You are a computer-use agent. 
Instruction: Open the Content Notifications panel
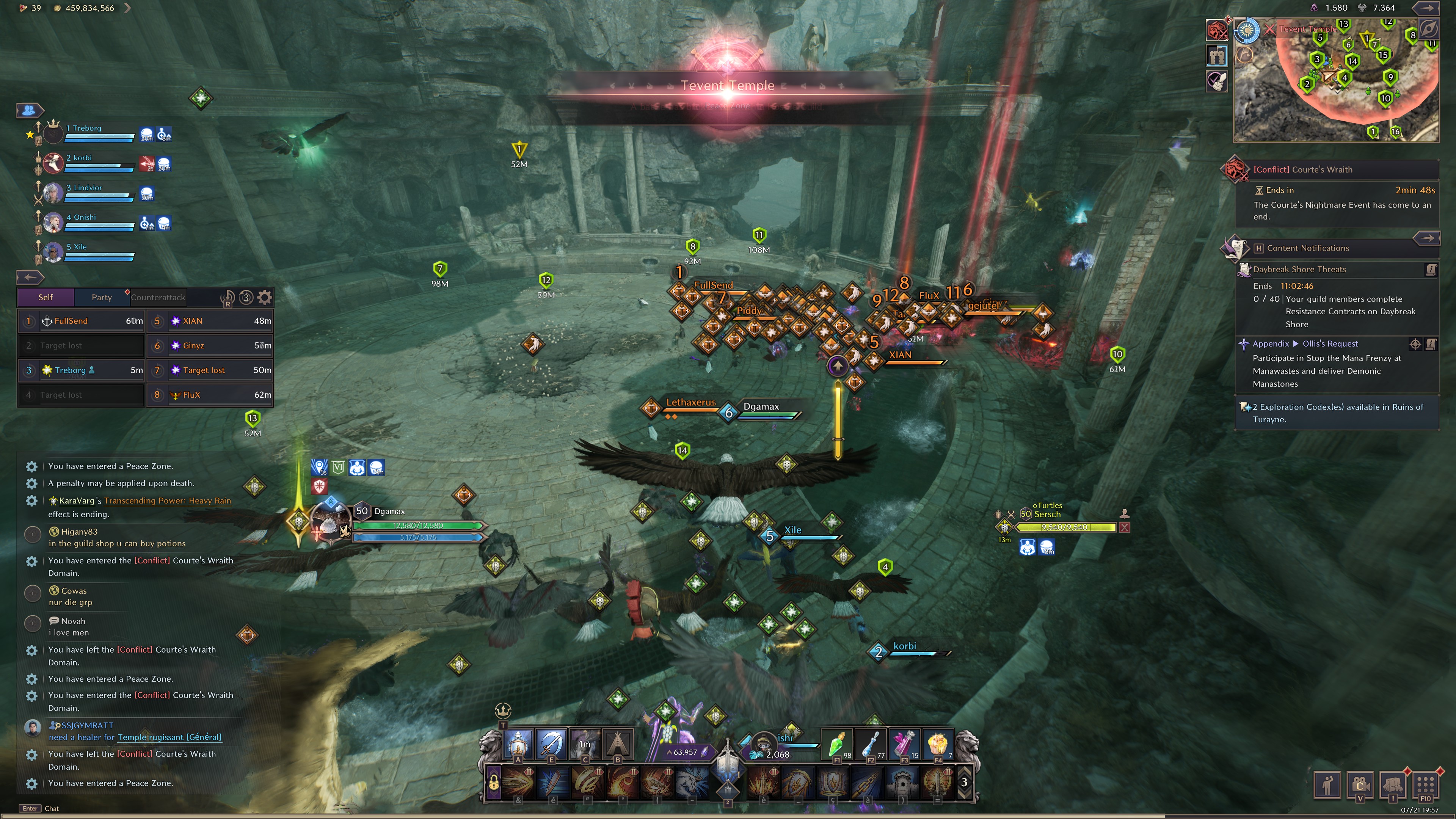coord(1307,248)
